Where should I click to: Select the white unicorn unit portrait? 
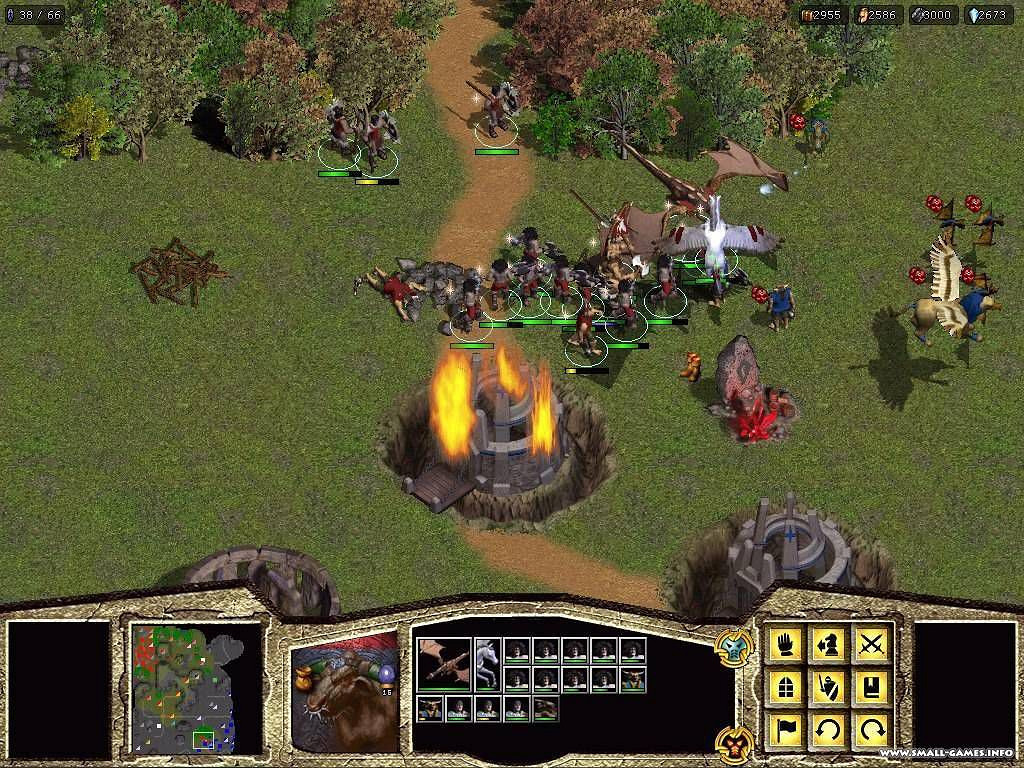[487, 664]
